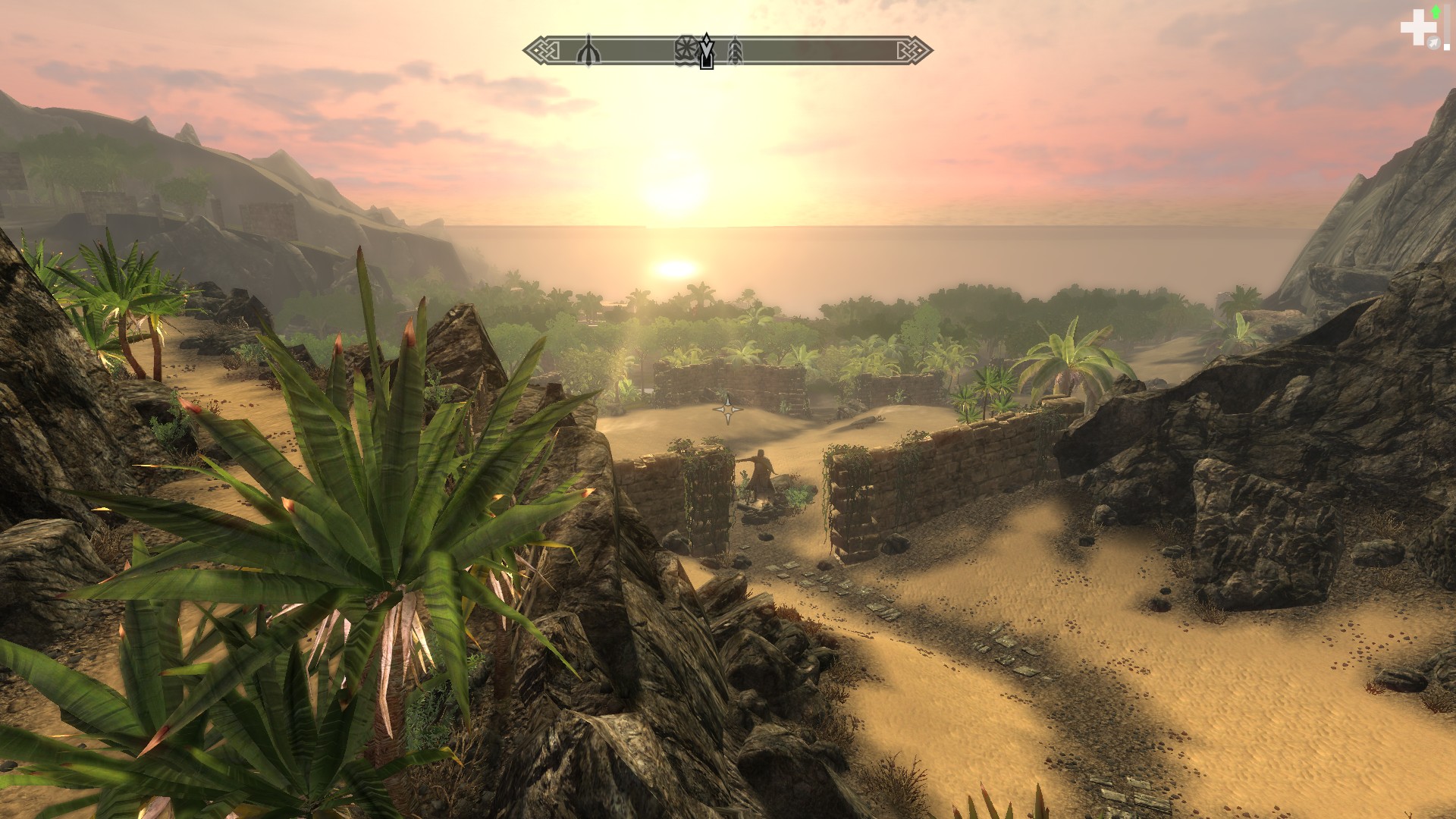Click the fork-shaped location marker on compass
This screenshot has width=1456, height=819.
588,52
